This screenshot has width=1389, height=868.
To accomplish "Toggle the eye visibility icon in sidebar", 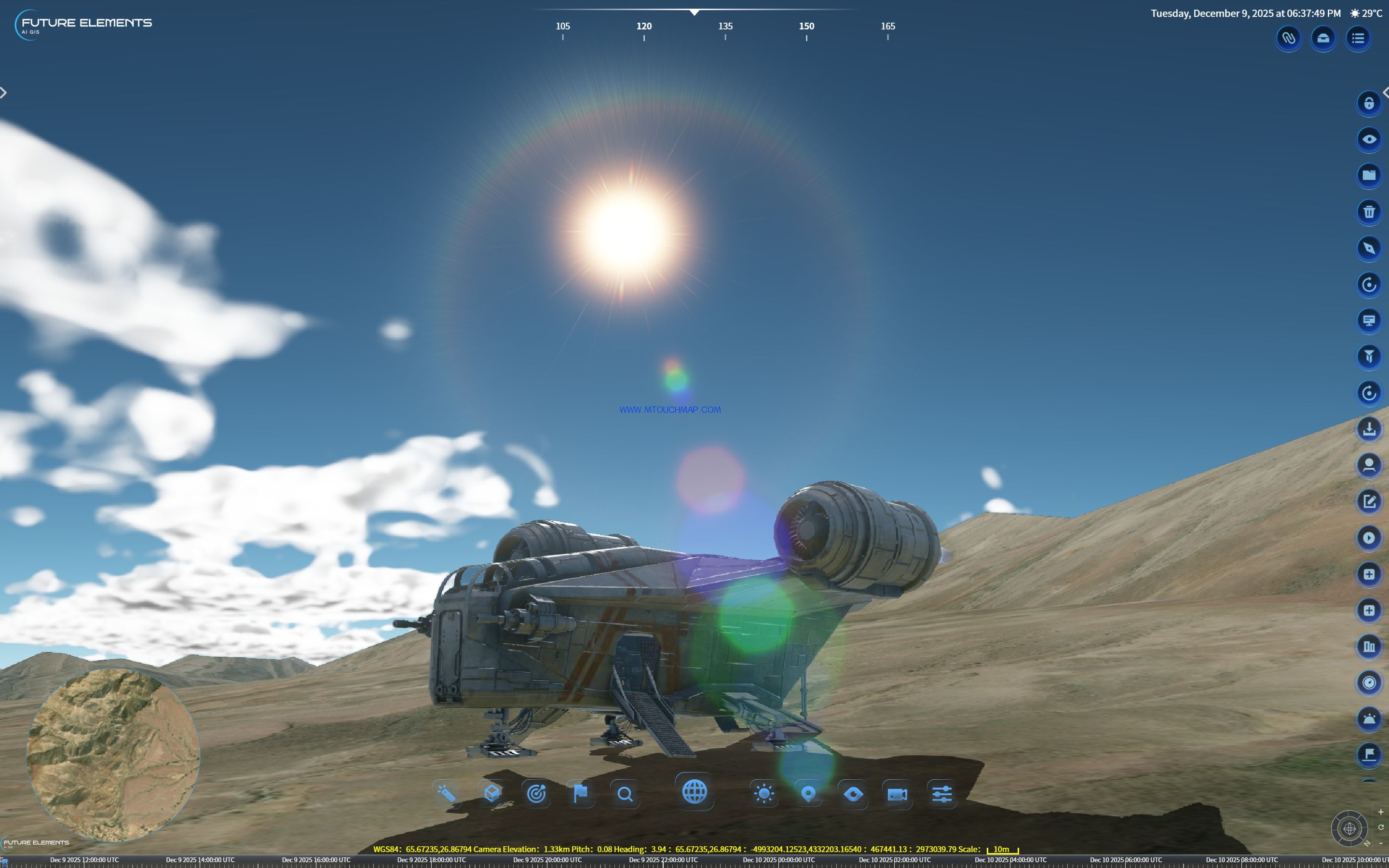I will (1370, 139).
